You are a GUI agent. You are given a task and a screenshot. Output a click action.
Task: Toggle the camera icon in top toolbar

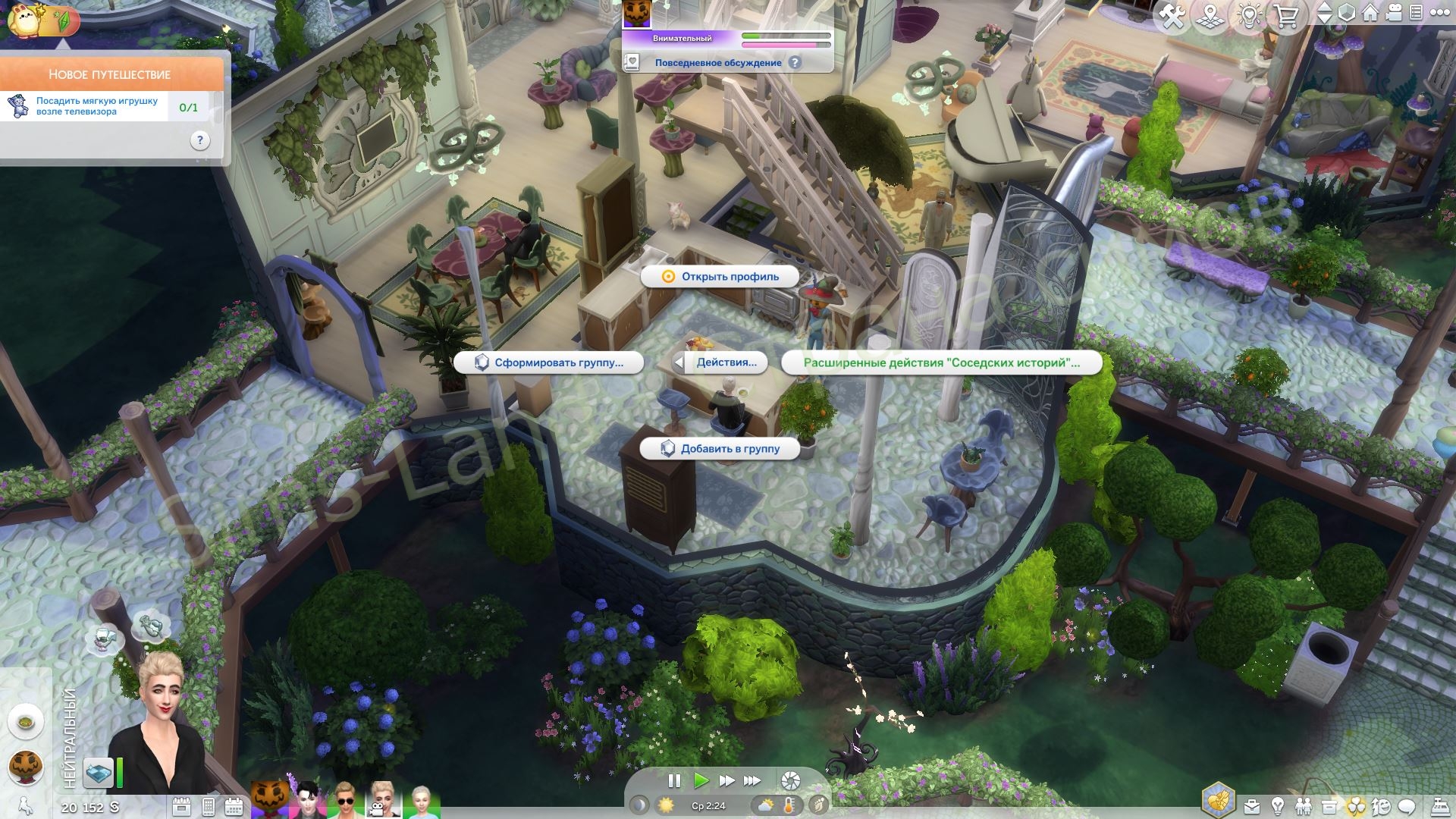coord(1394,13)
